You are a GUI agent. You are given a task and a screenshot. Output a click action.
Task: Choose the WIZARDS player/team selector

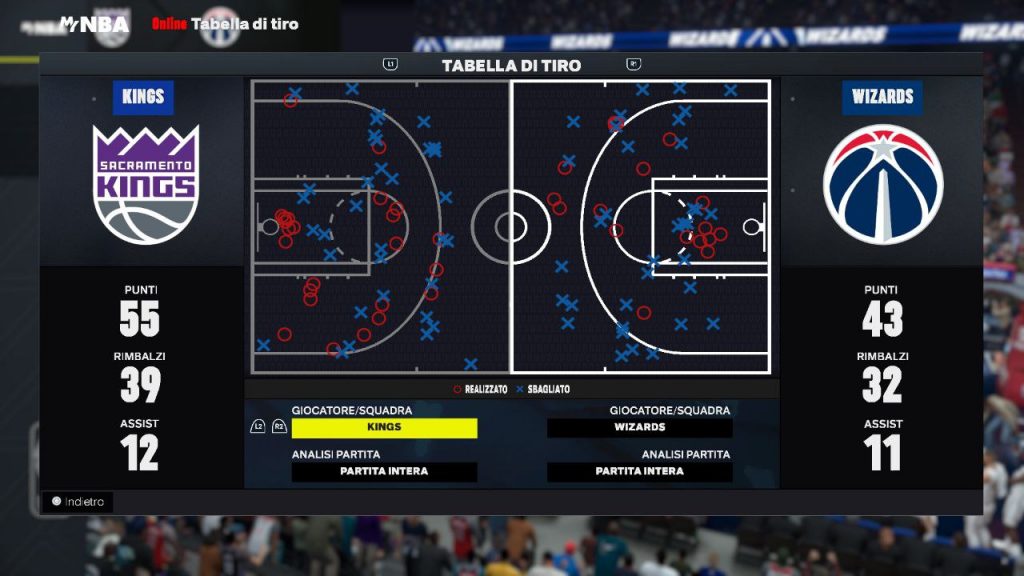(x=640, y=428)
